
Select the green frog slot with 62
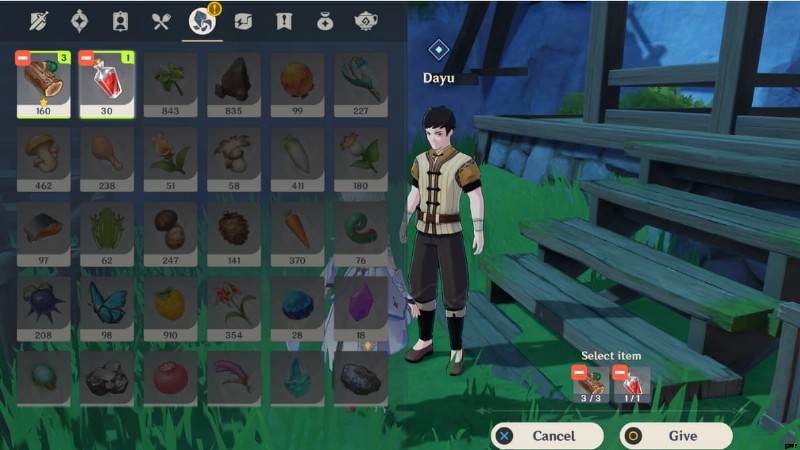(107, 234)
